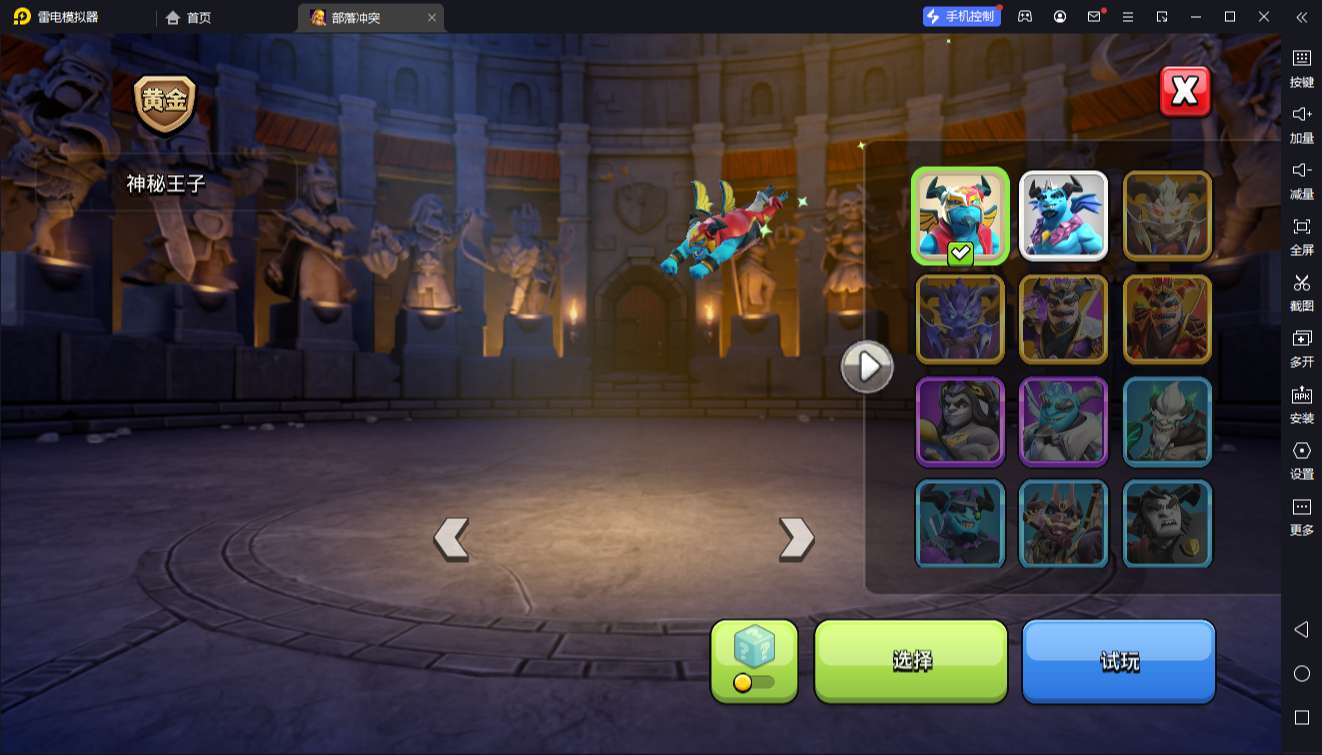
Task: Take a screenshot with 截图 tool
Action: coord(1301,291)
